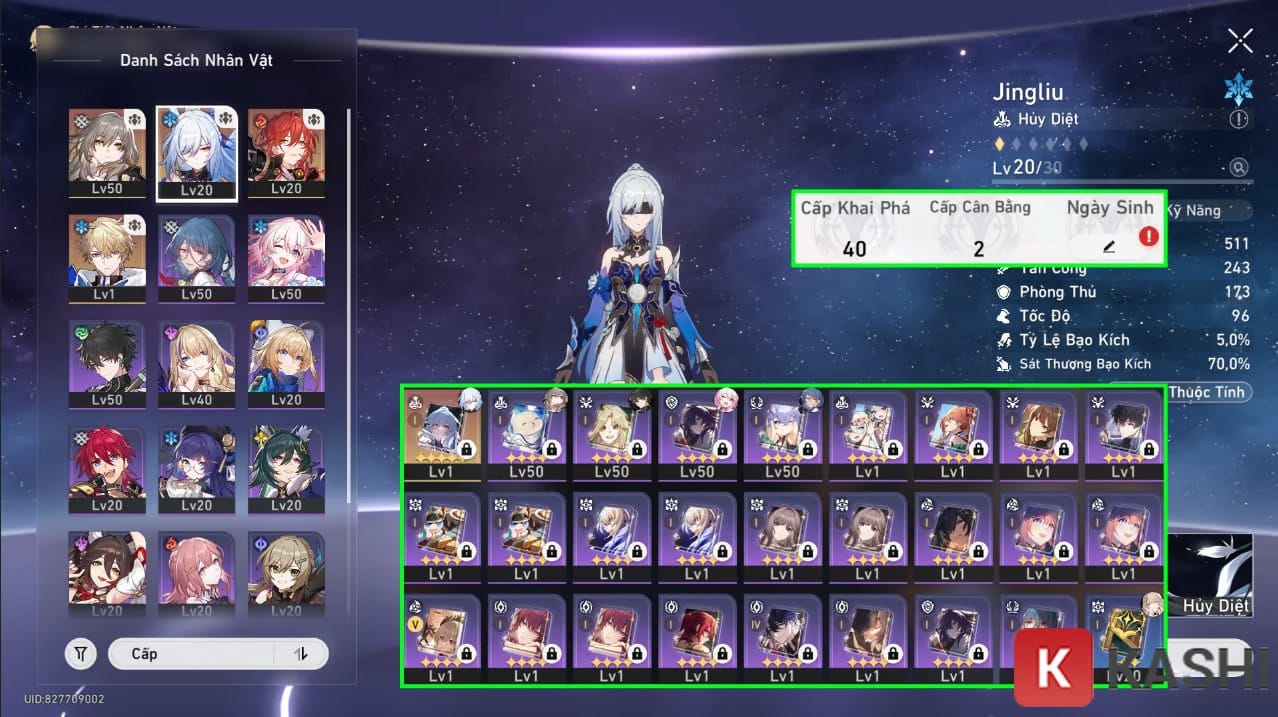Image resolution: width=1278 pixels, height=717 pixels.
Task: Choose Serval's Lv40 portrait
Action: [196, 364]
